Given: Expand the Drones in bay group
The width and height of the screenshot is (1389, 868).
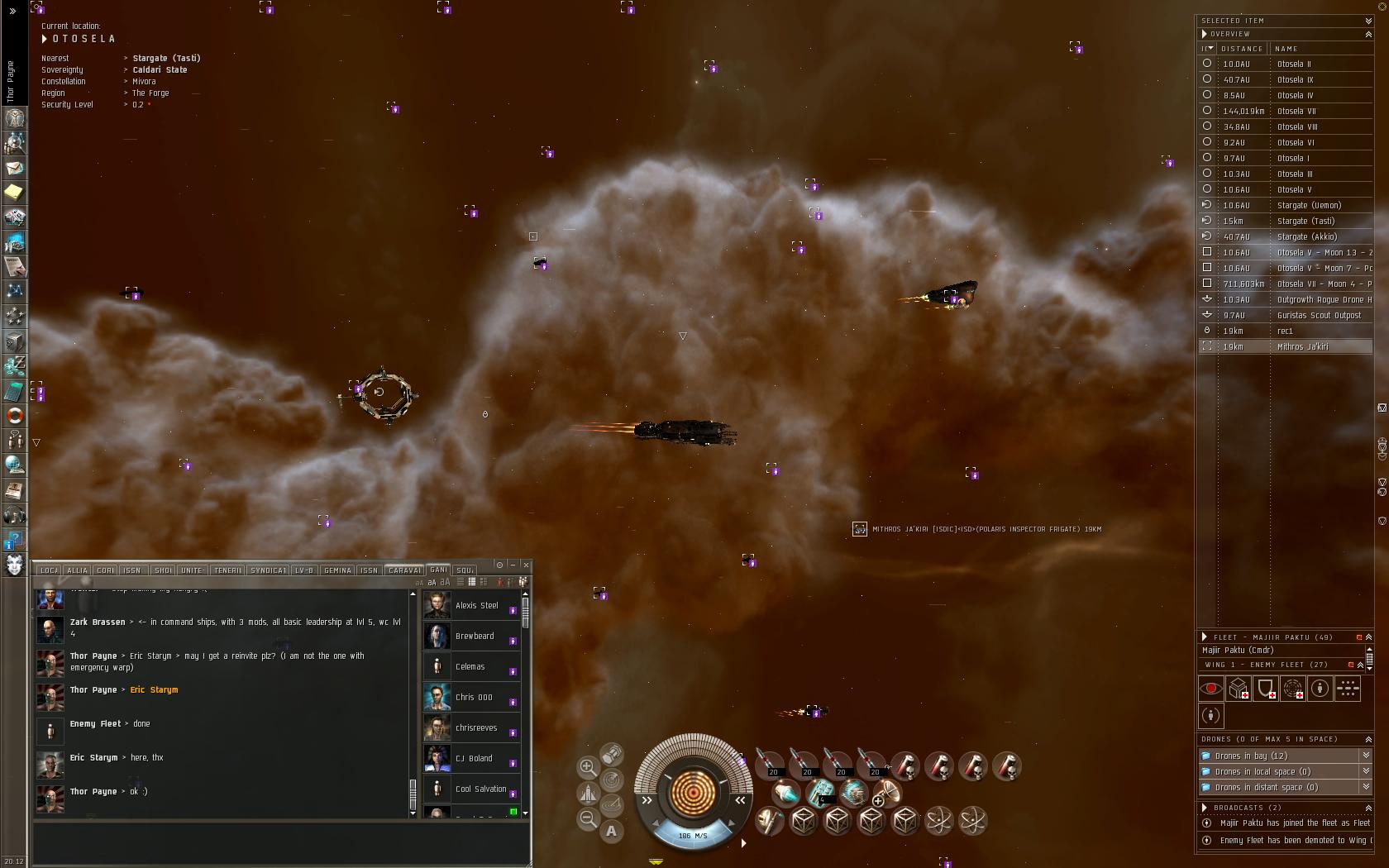Looking at the screenshot, I should point(1366,756).
